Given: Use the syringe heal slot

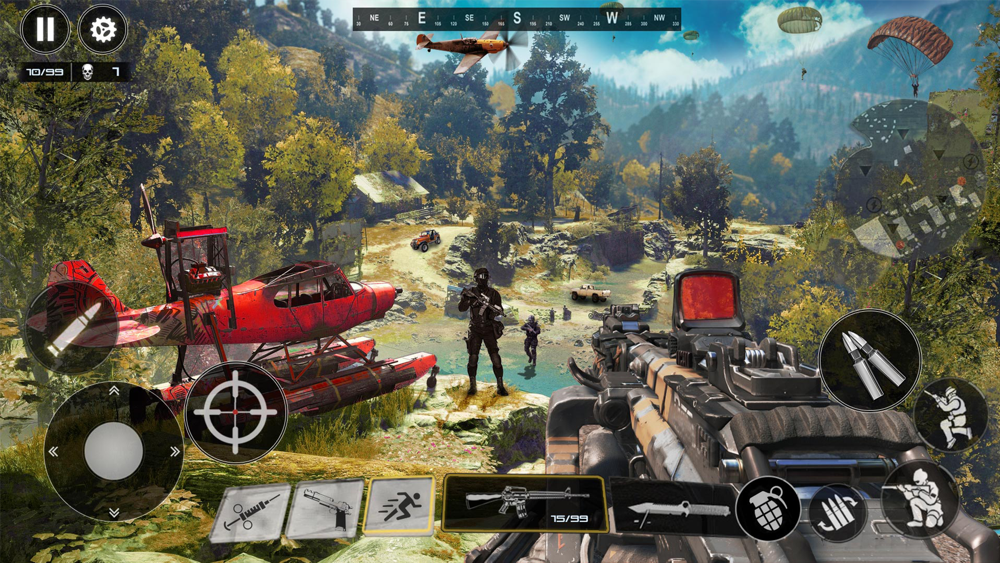Looking at the screenshot, I should click(x=250, y=513).
